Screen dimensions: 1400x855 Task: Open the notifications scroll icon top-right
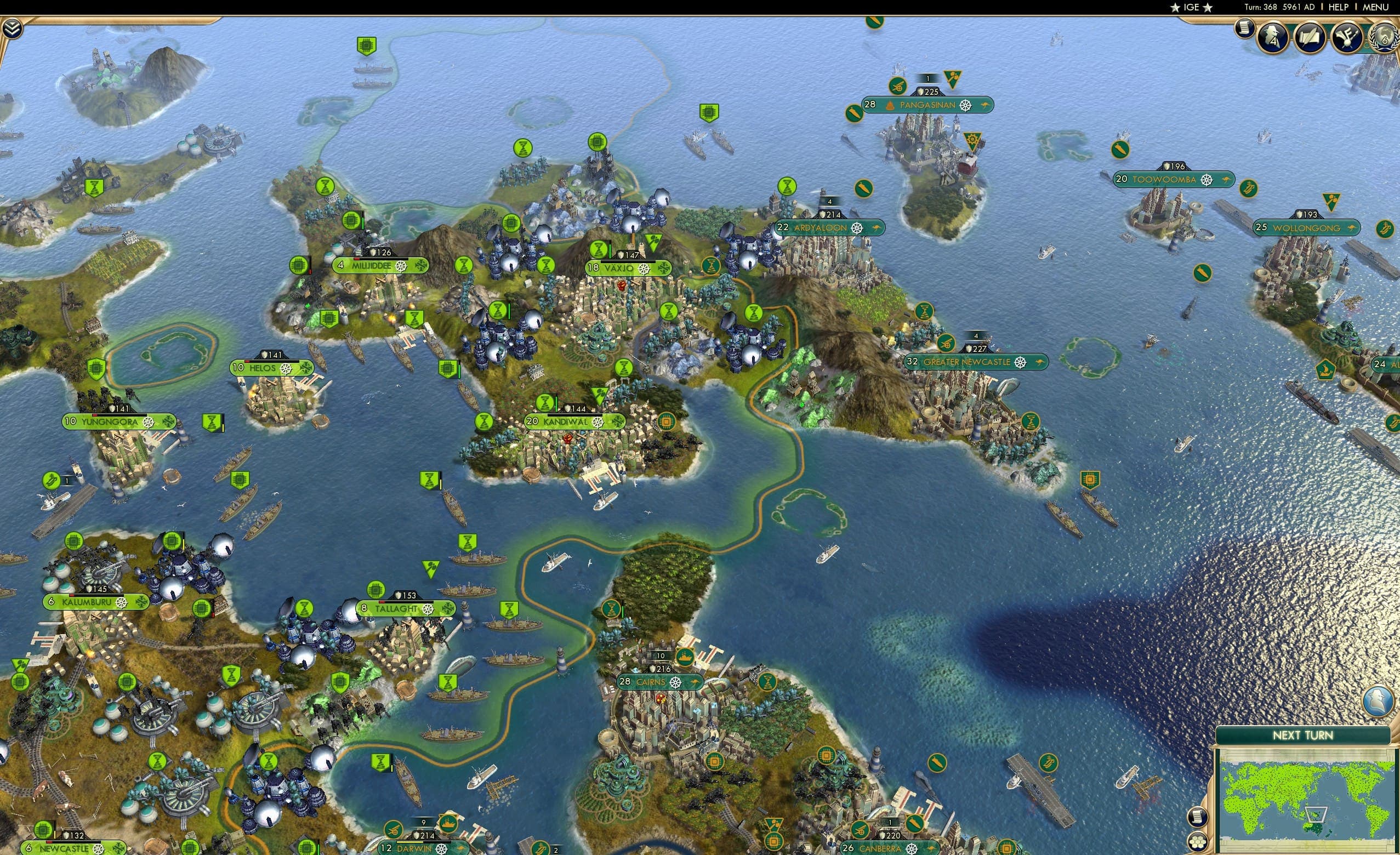(x=1245, y=29)
